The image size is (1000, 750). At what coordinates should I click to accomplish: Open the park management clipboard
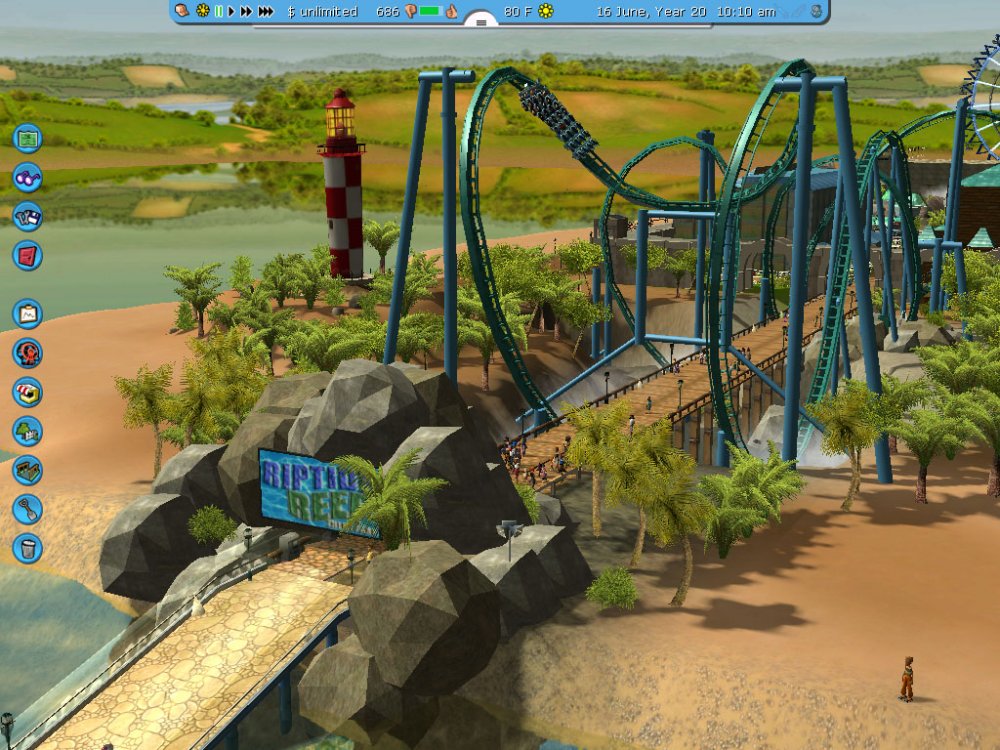tap(27, 314)
